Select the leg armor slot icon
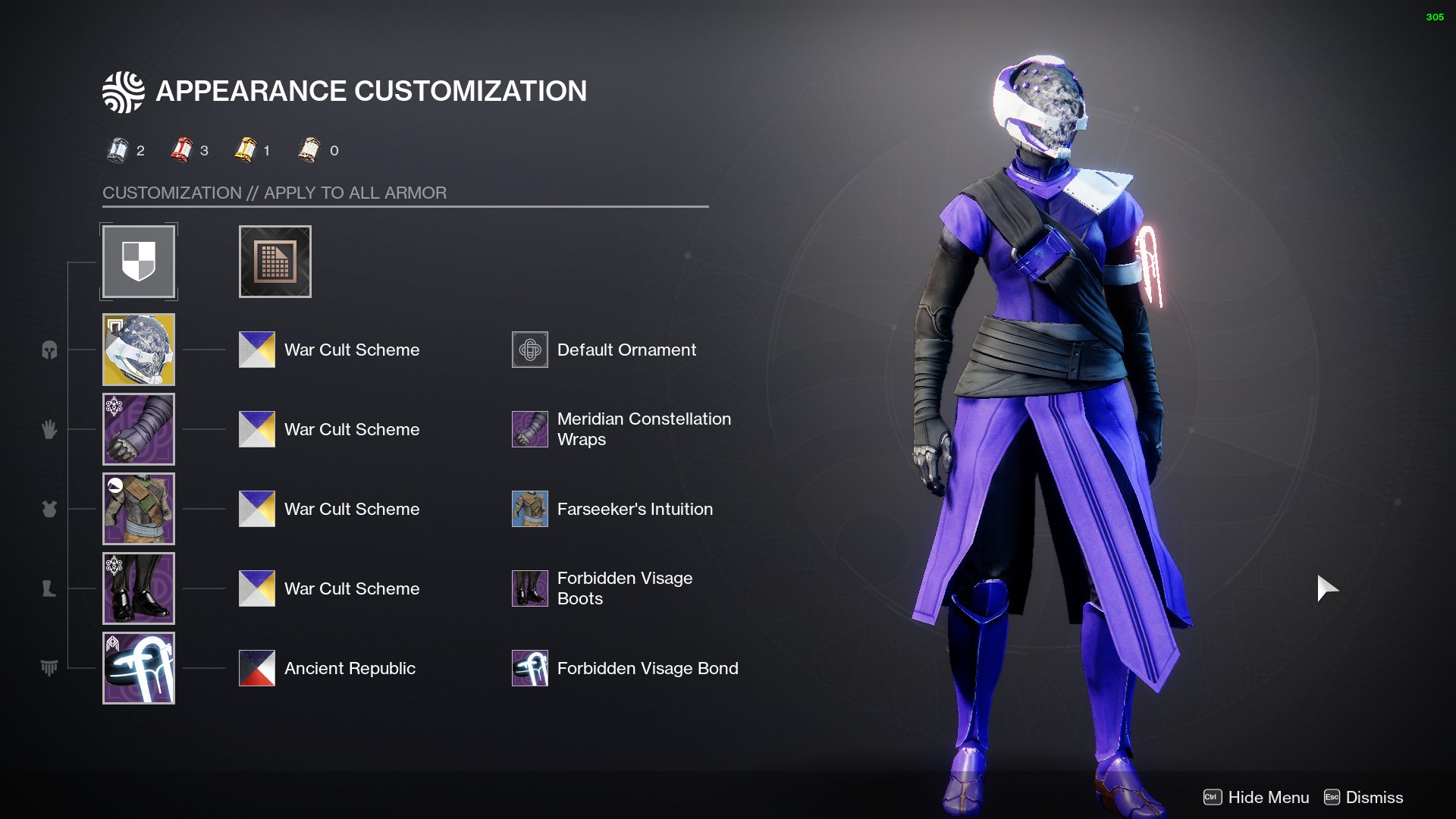Image resolution: width=1456 pixels, height=819 pixels. [x=49, y=588]
